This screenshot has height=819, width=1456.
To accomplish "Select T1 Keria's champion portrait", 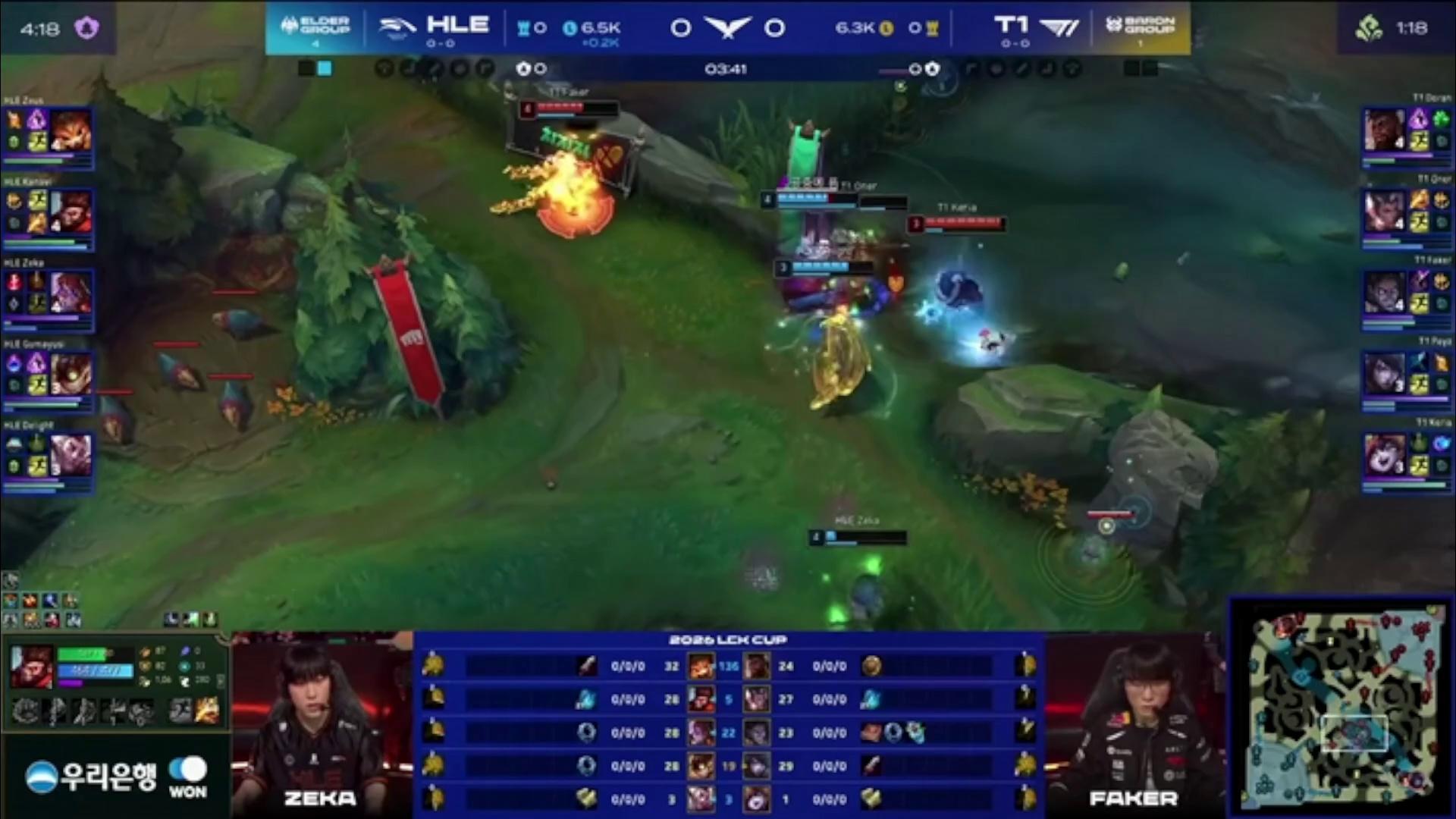I will [1384, 455].
